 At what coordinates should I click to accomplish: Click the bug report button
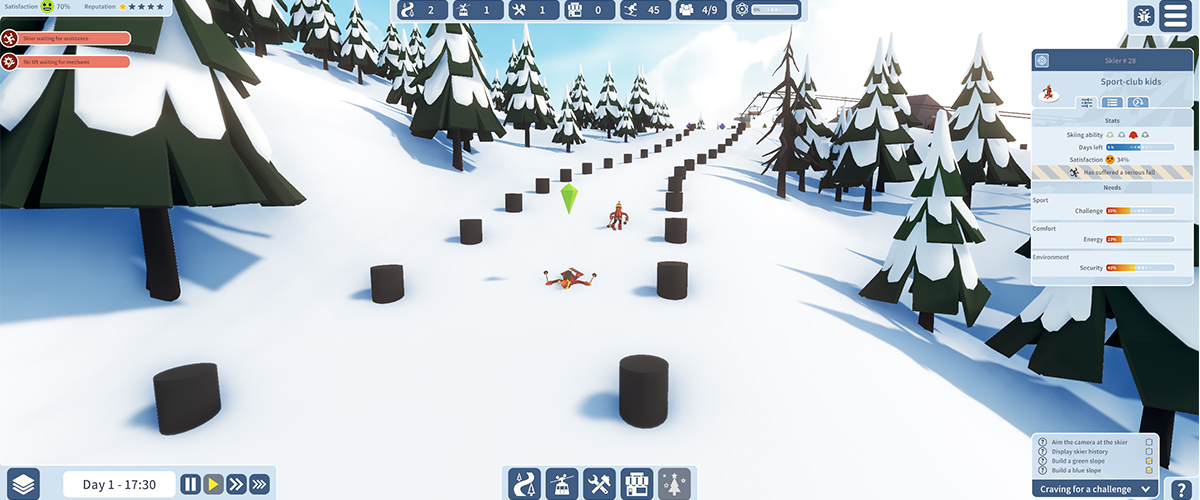point(1144,16)
